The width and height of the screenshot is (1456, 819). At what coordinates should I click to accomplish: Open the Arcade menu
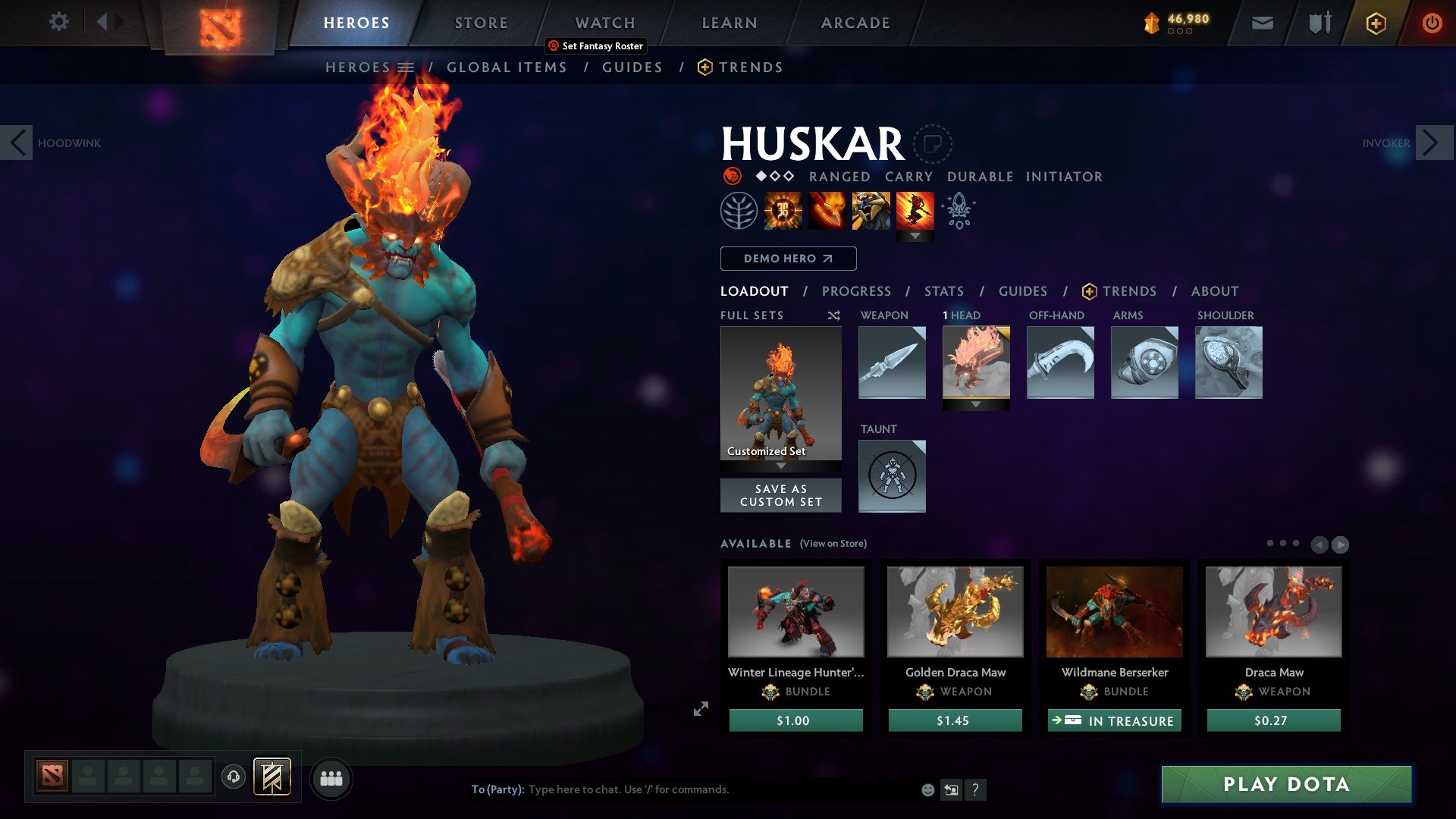(855, 23)
